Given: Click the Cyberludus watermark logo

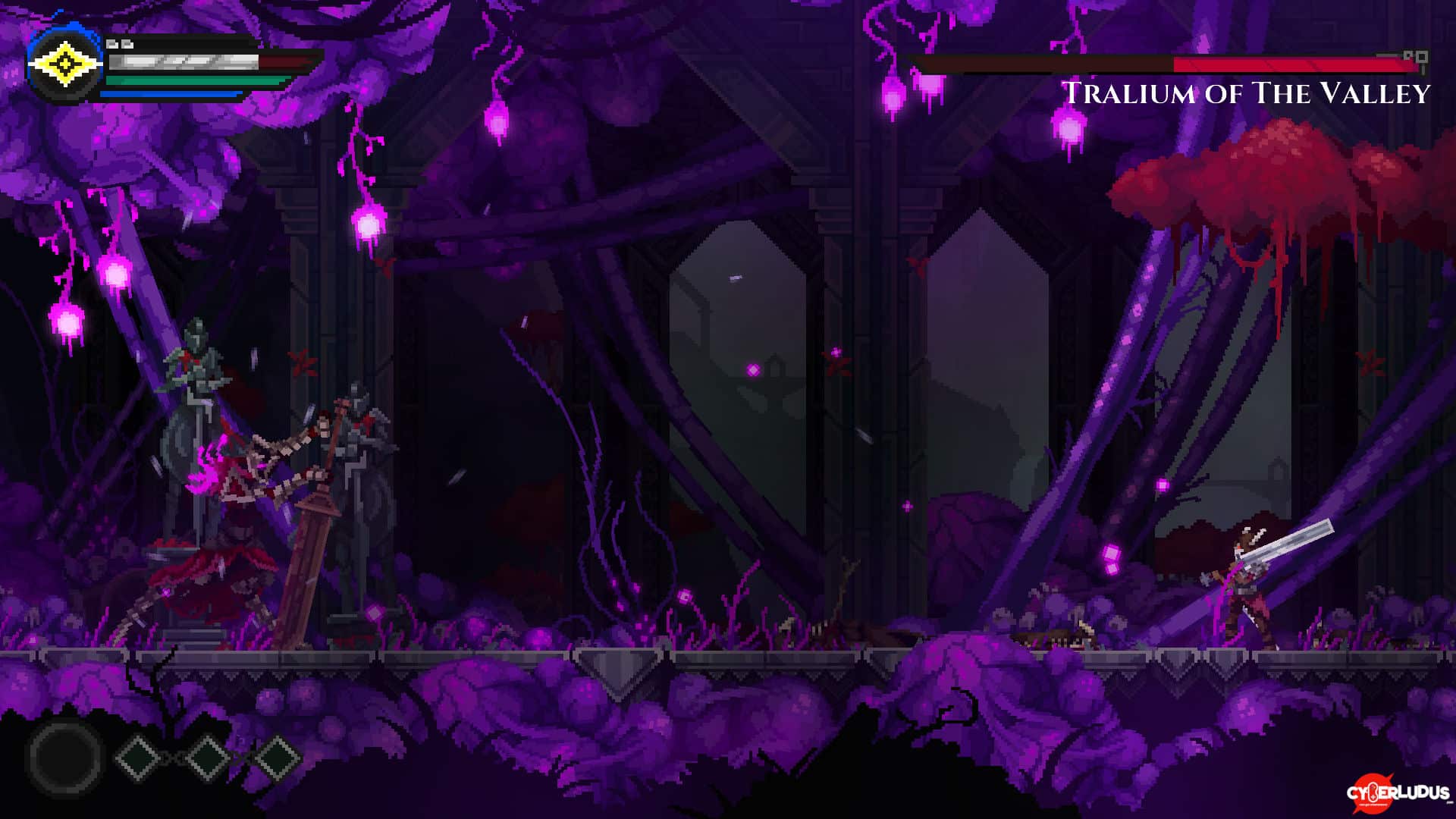Looking at the screenshot, I should 1397,792.
